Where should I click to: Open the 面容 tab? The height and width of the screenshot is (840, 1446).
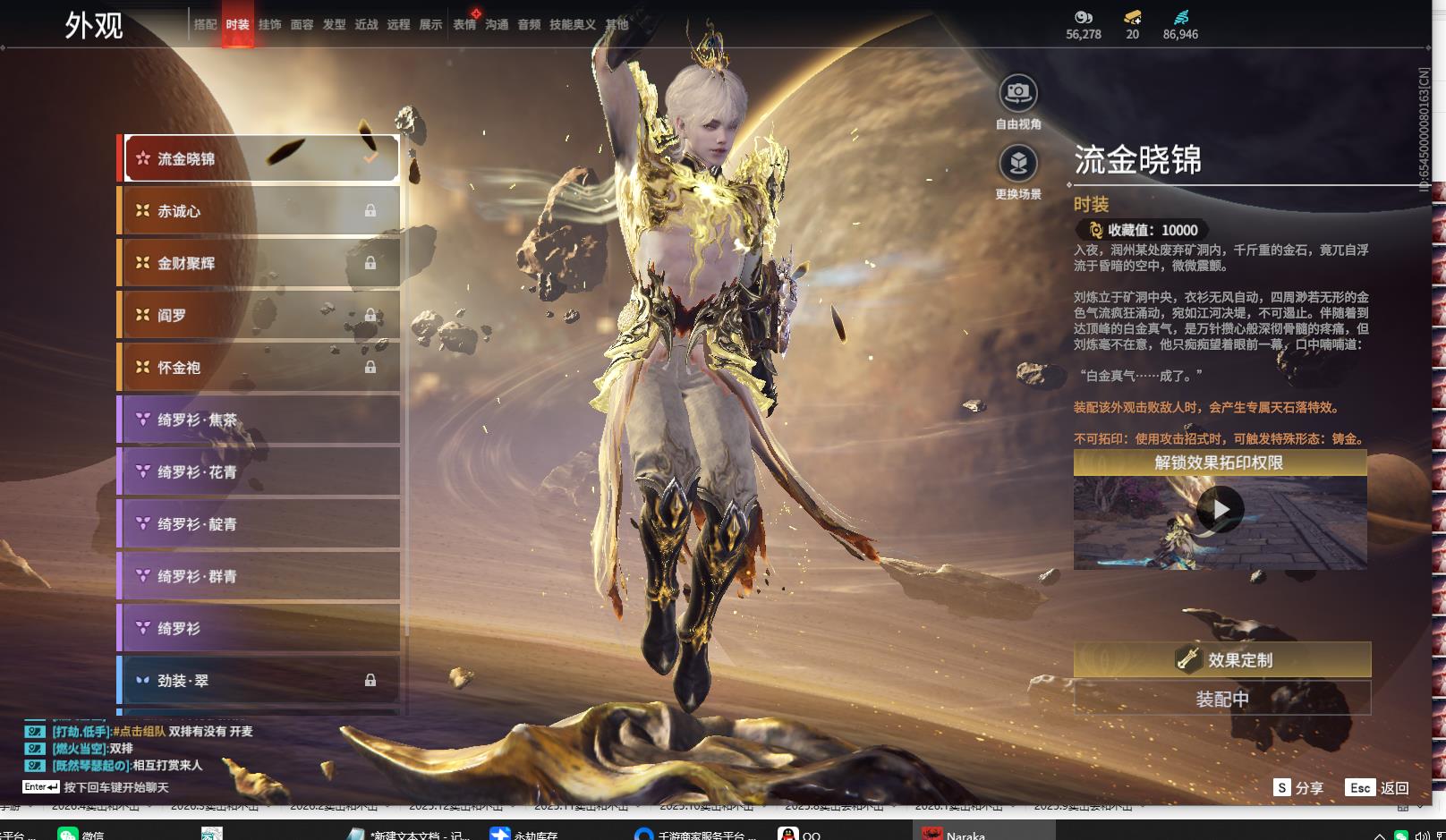click(302, 25)
